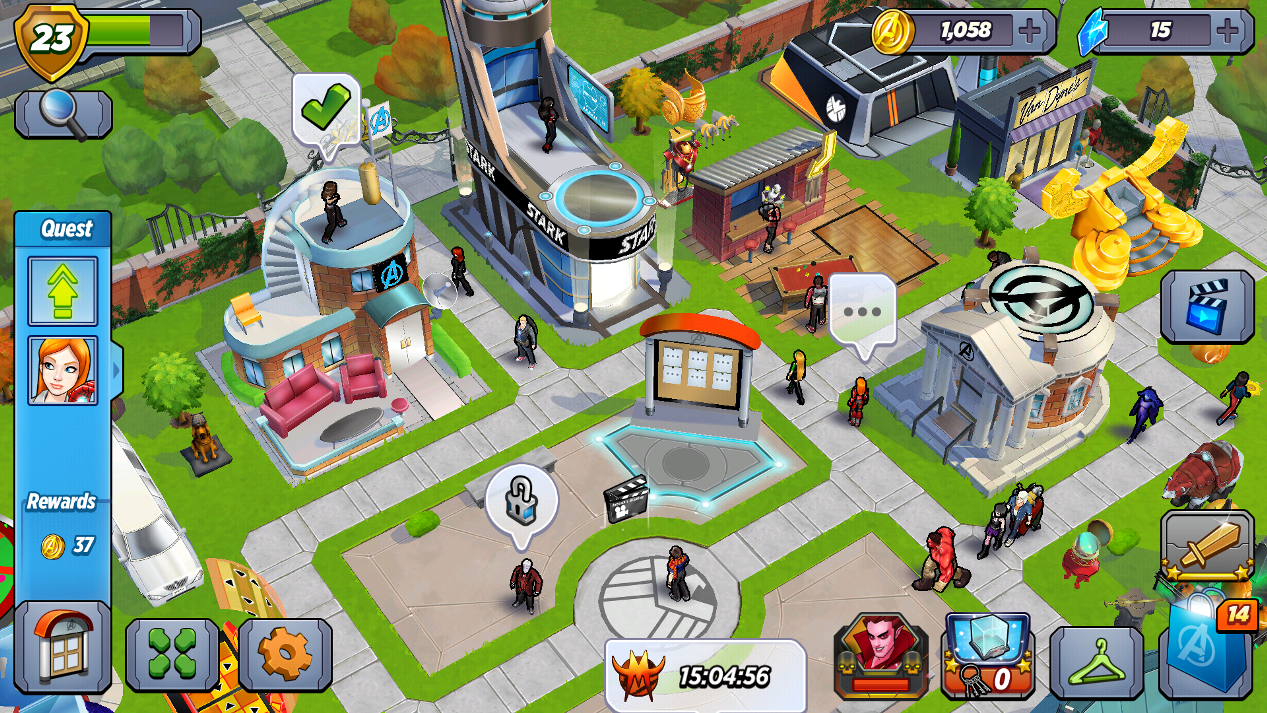Select the green arrow upgrade quest

[62, 291]
